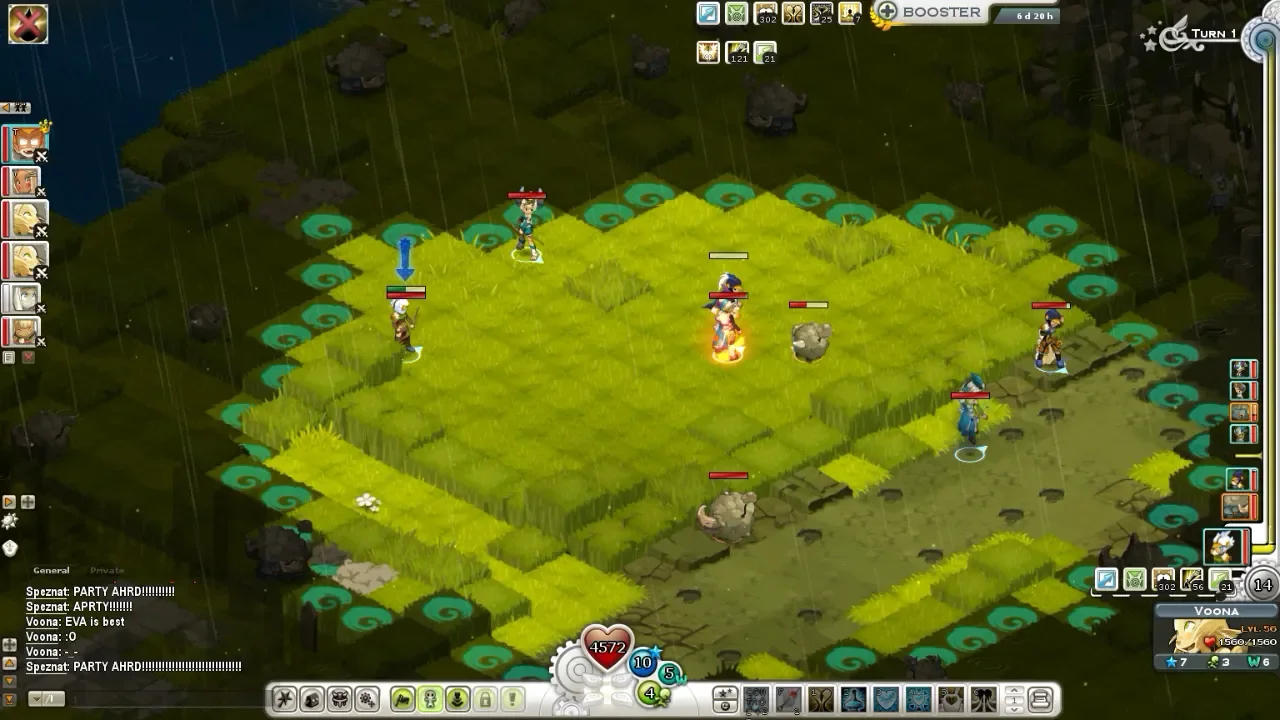Switch to the General chat tab

click(51, 571)
